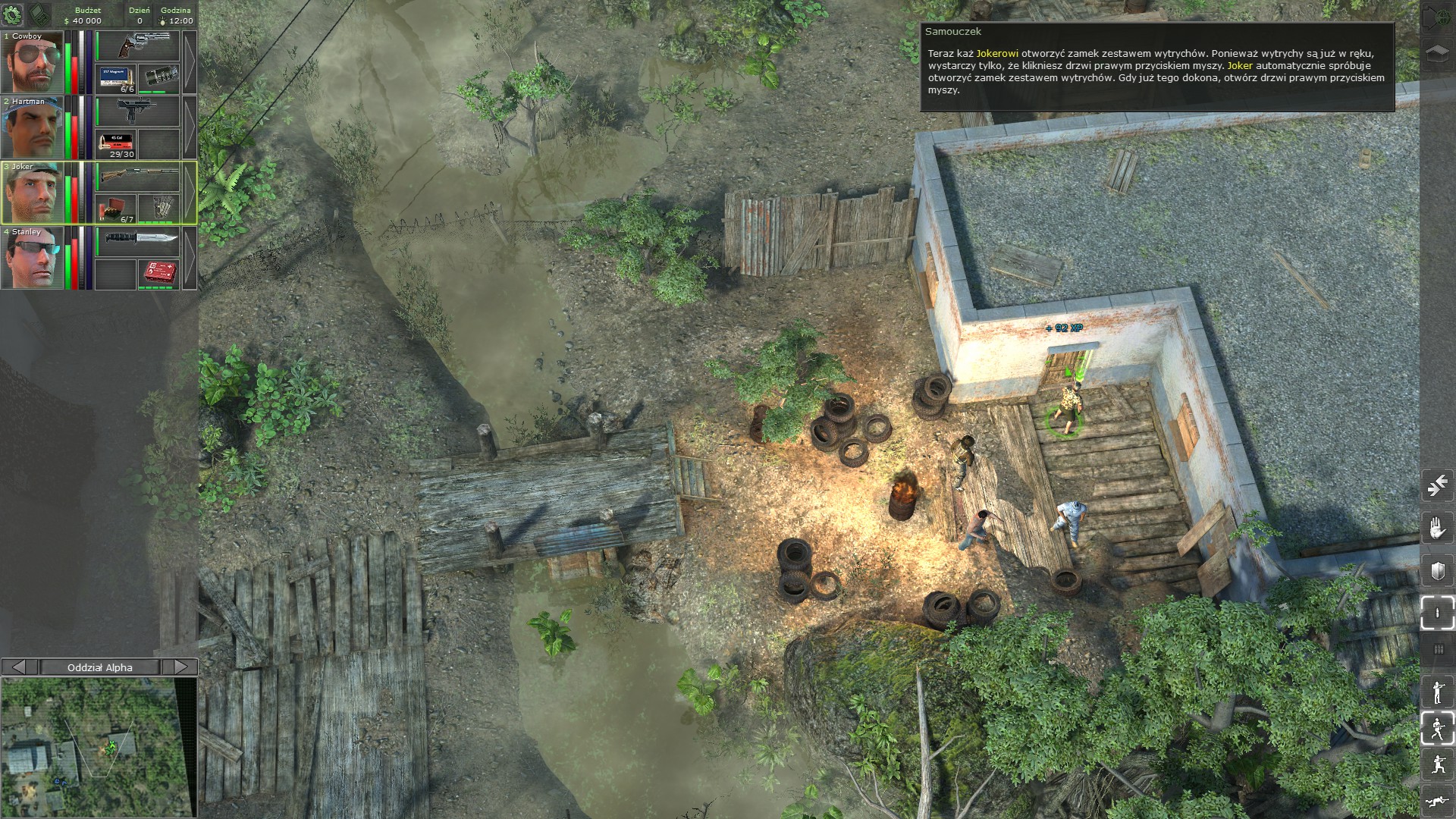
Task: Expand Cowboy's inventory arrow
Action: click(x=190, y=62)
